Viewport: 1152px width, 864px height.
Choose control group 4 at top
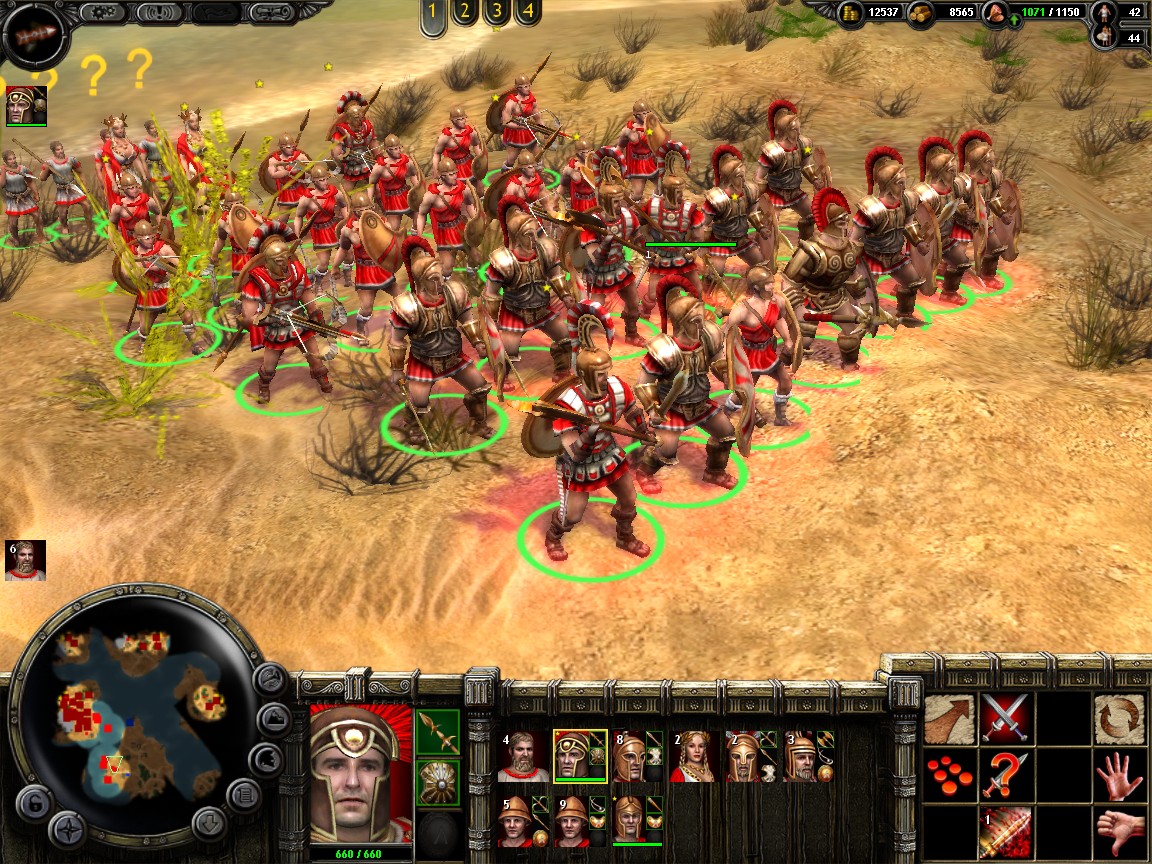click(527, 14)
